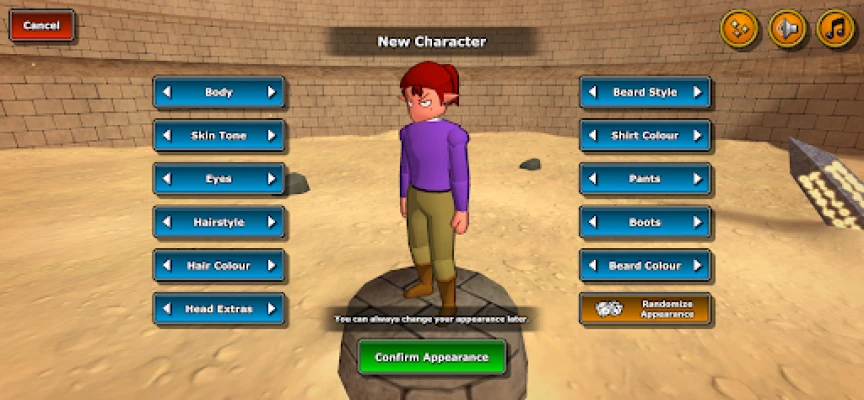Click the orange diamonds icon button
864x400 pixels.
739,29
